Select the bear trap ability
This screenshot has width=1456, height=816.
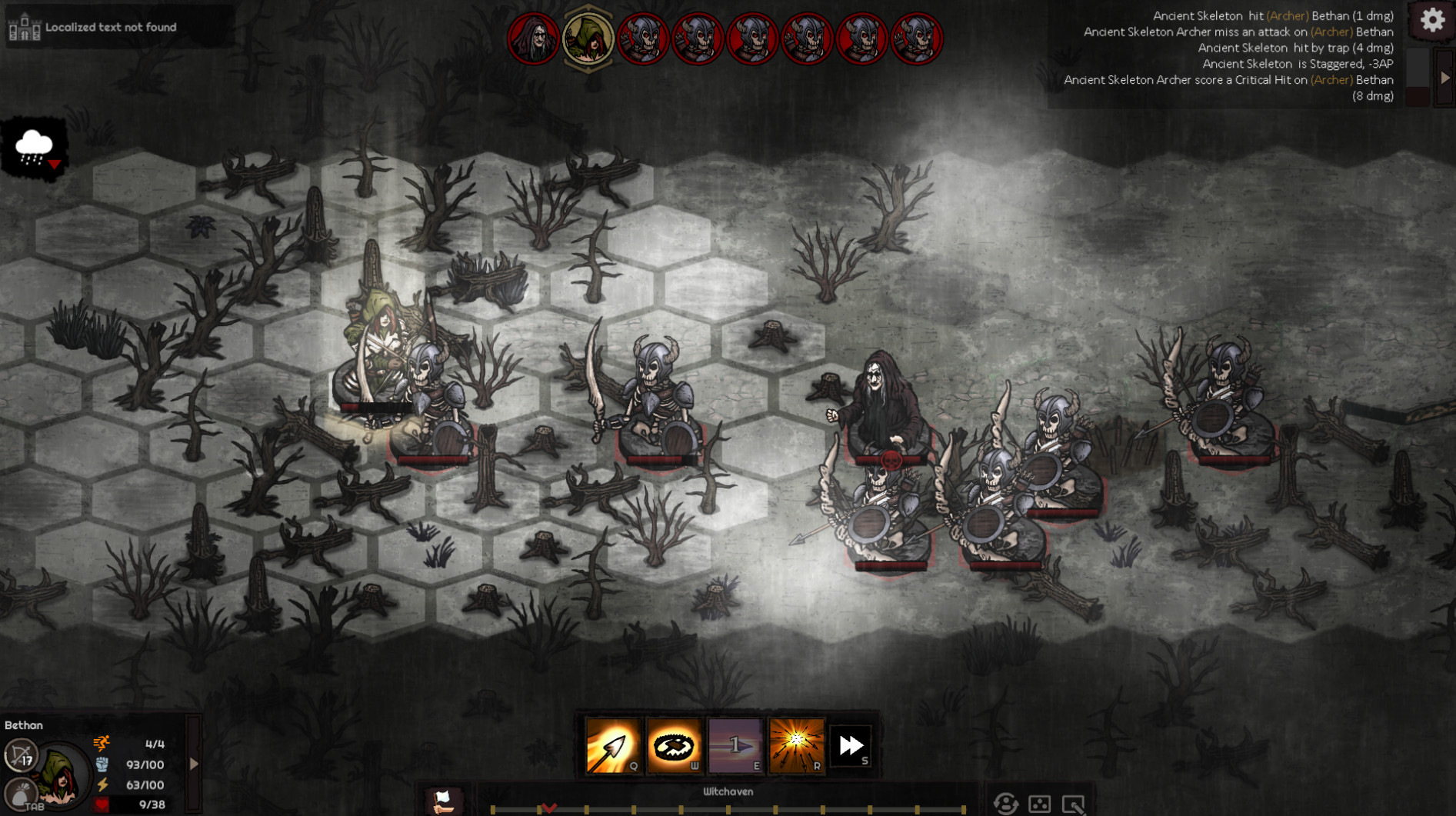click(674, 745)
